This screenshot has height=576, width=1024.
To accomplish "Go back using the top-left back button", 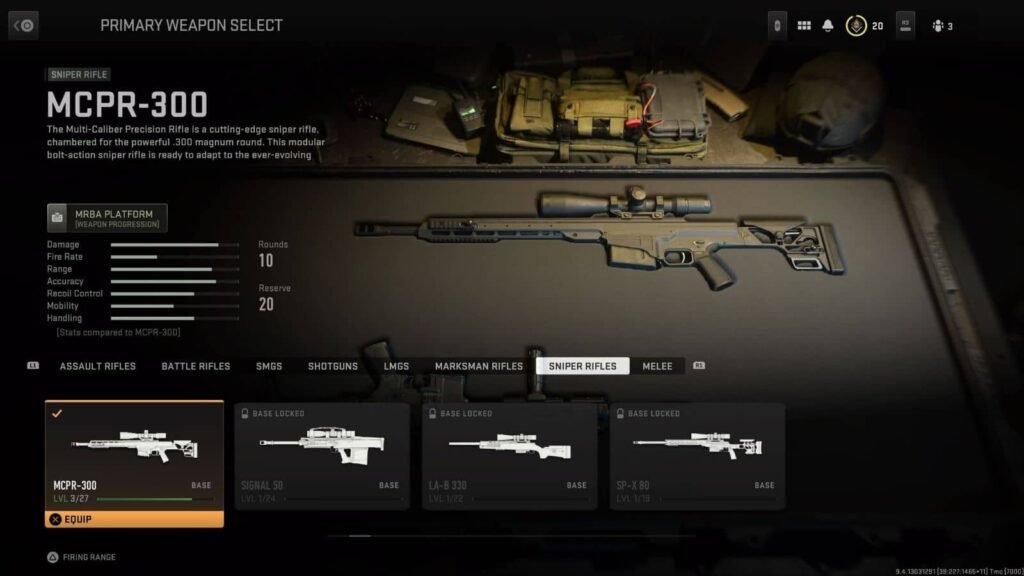I will point(23,25).
